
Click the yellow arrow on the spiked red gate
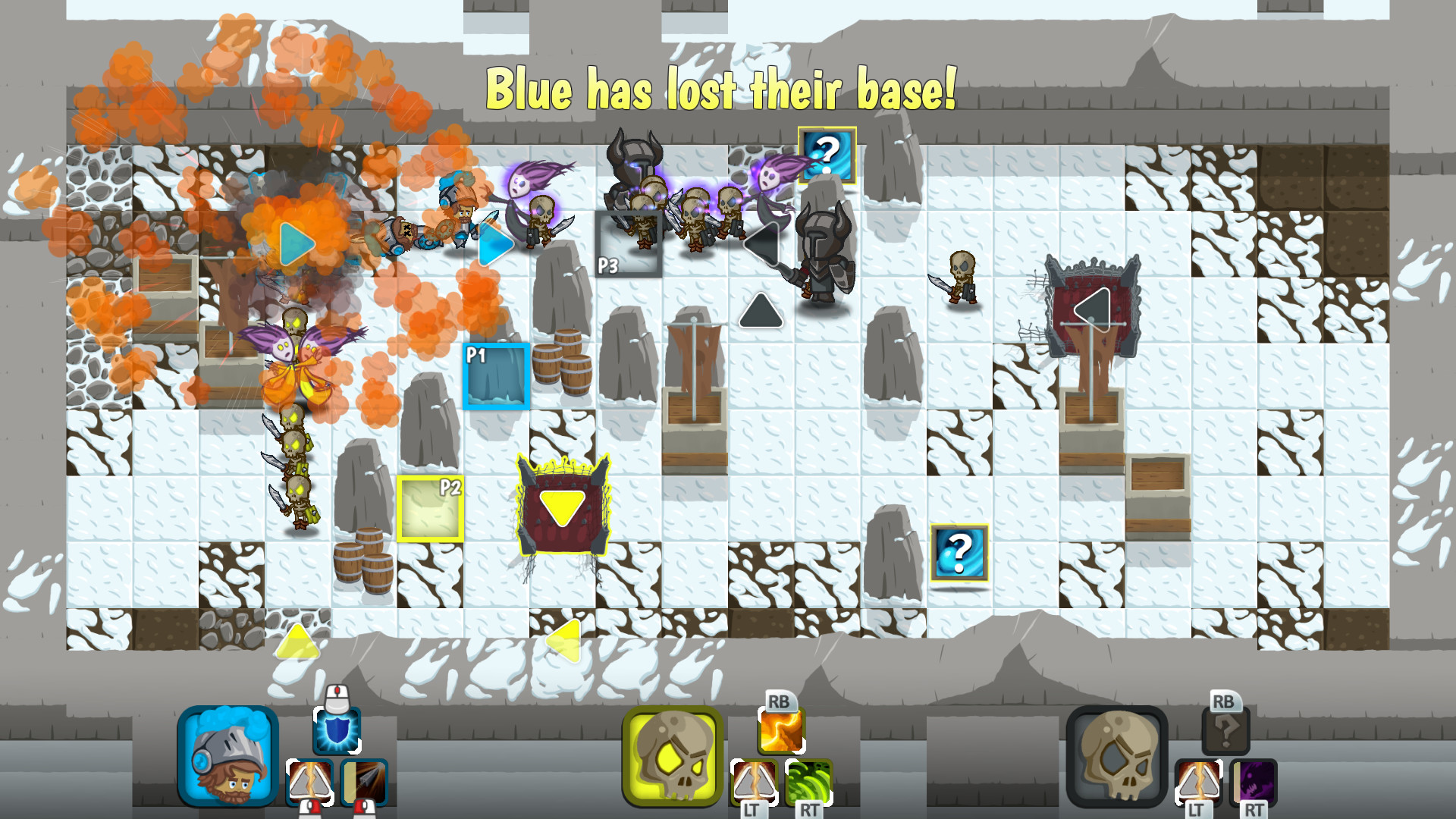coord(563,507)
